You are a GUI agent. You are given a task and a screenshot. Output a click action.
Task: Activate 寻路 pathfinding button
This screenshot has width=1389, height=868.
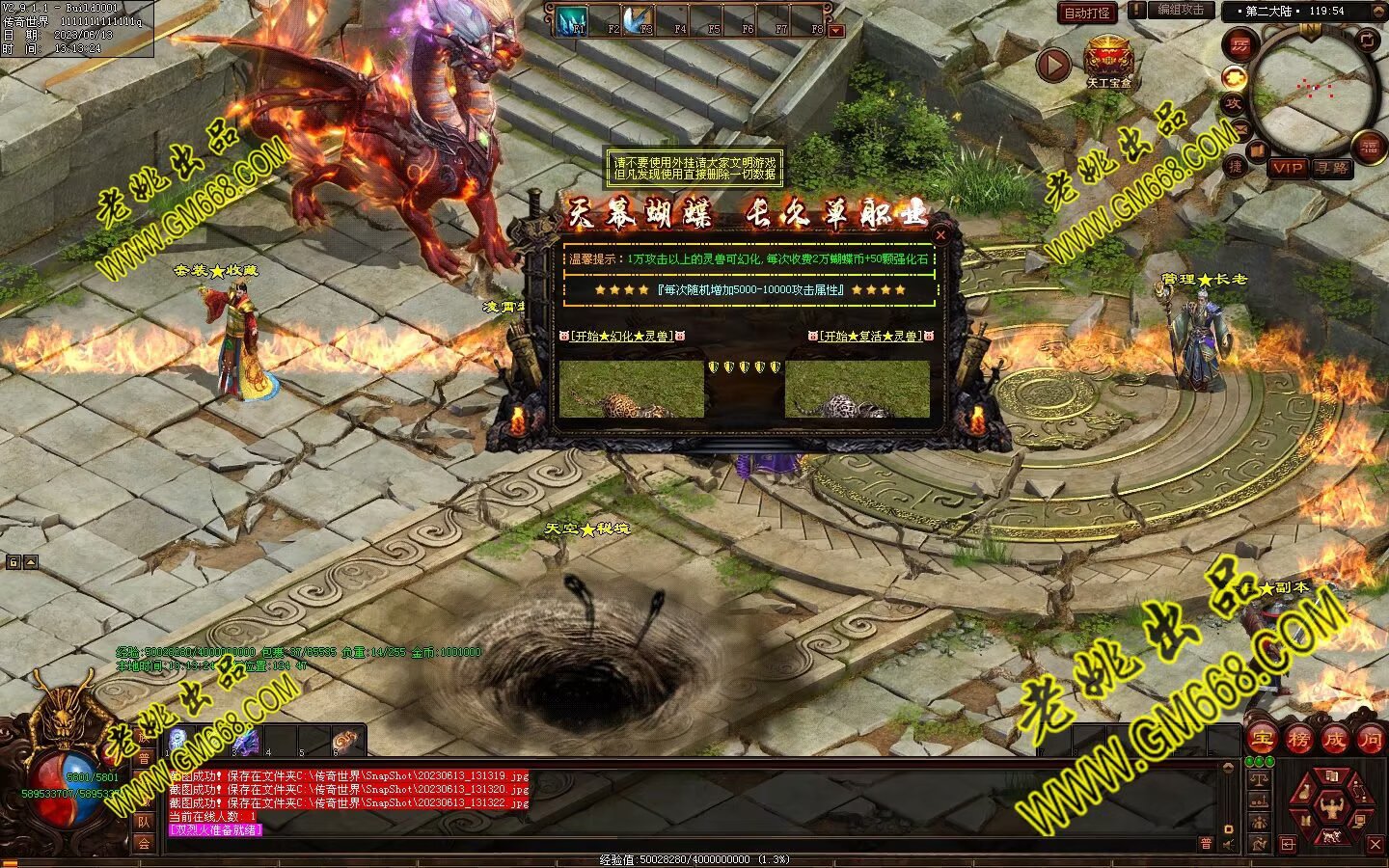click(x=1332, y=168)
